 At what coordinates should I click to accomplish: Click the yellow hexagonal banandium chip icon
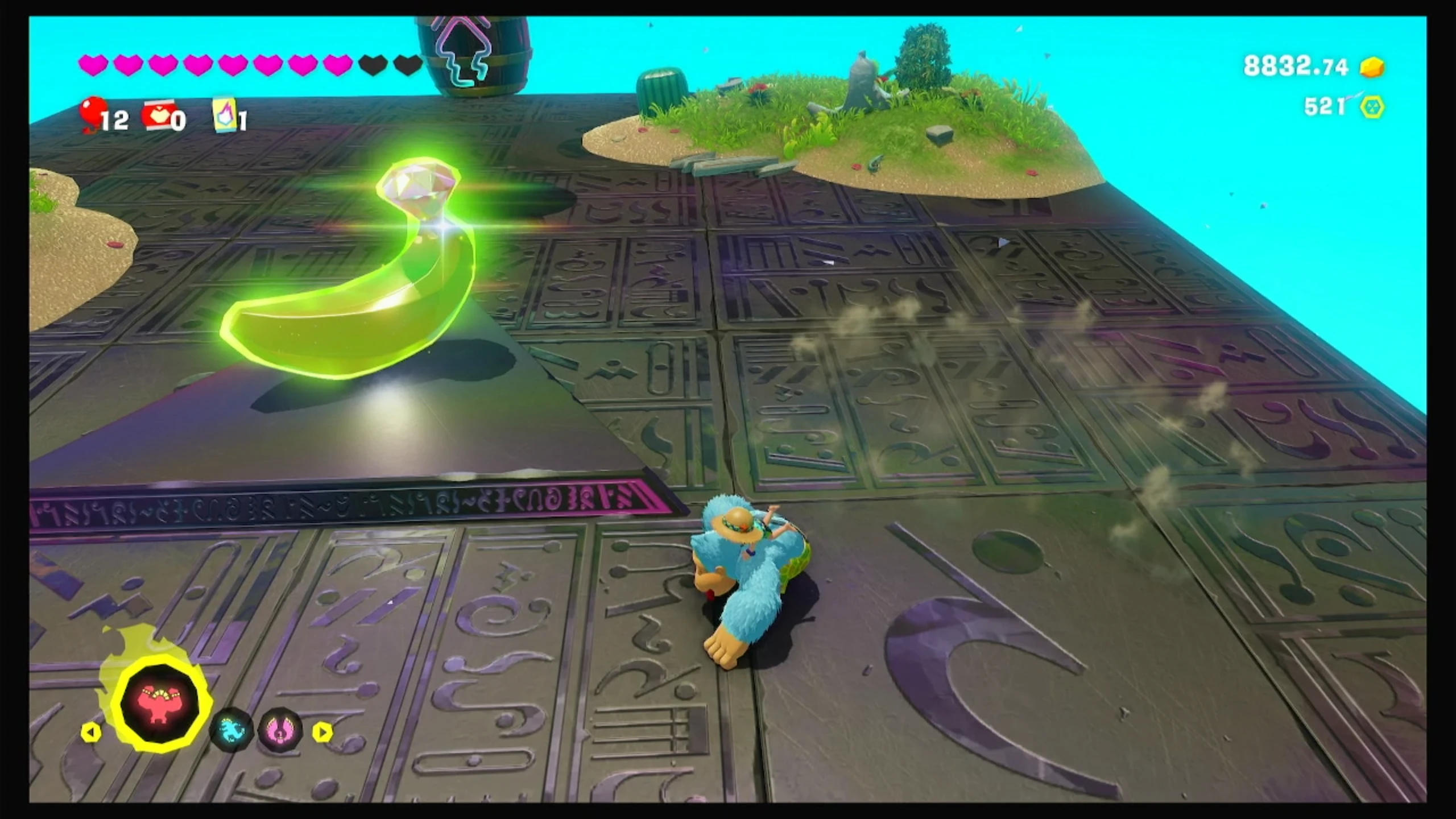(1372, 107)
